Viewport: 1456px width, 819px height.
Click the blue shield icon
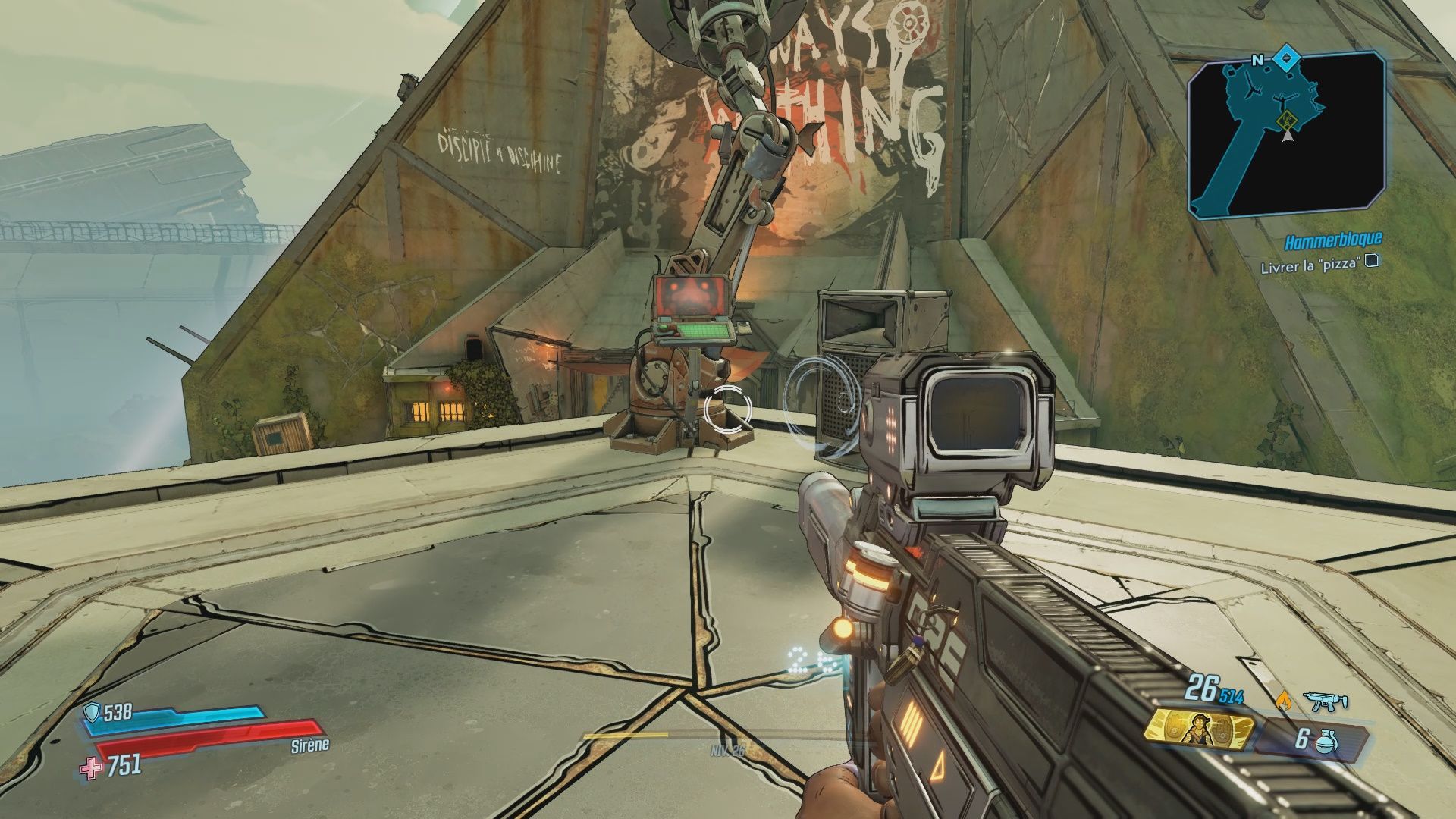point(93,711)
